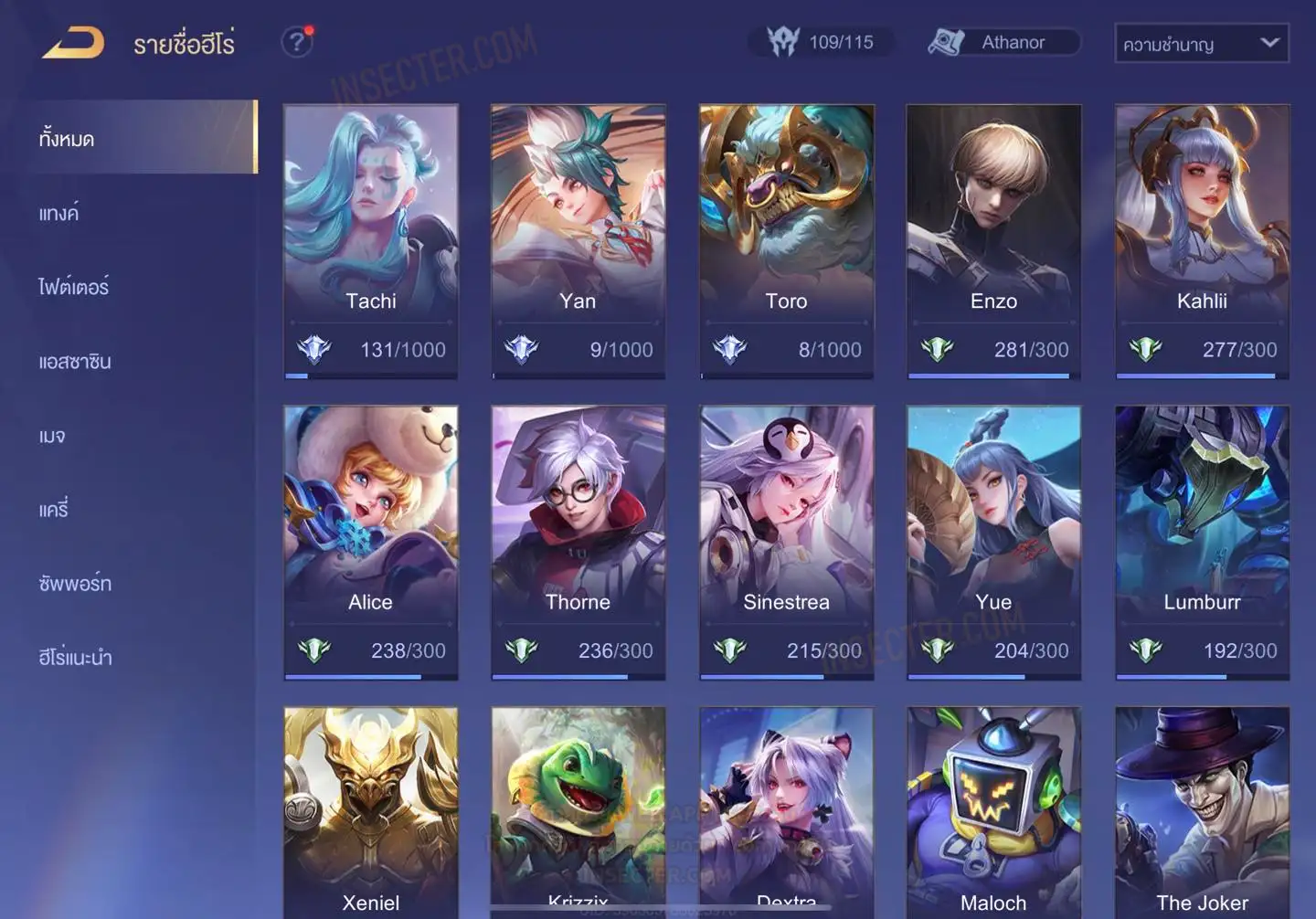The height and width of the screenshot is (919, 1316).
Task: Switch to the เมจ tab
Action: click(52, 436)
